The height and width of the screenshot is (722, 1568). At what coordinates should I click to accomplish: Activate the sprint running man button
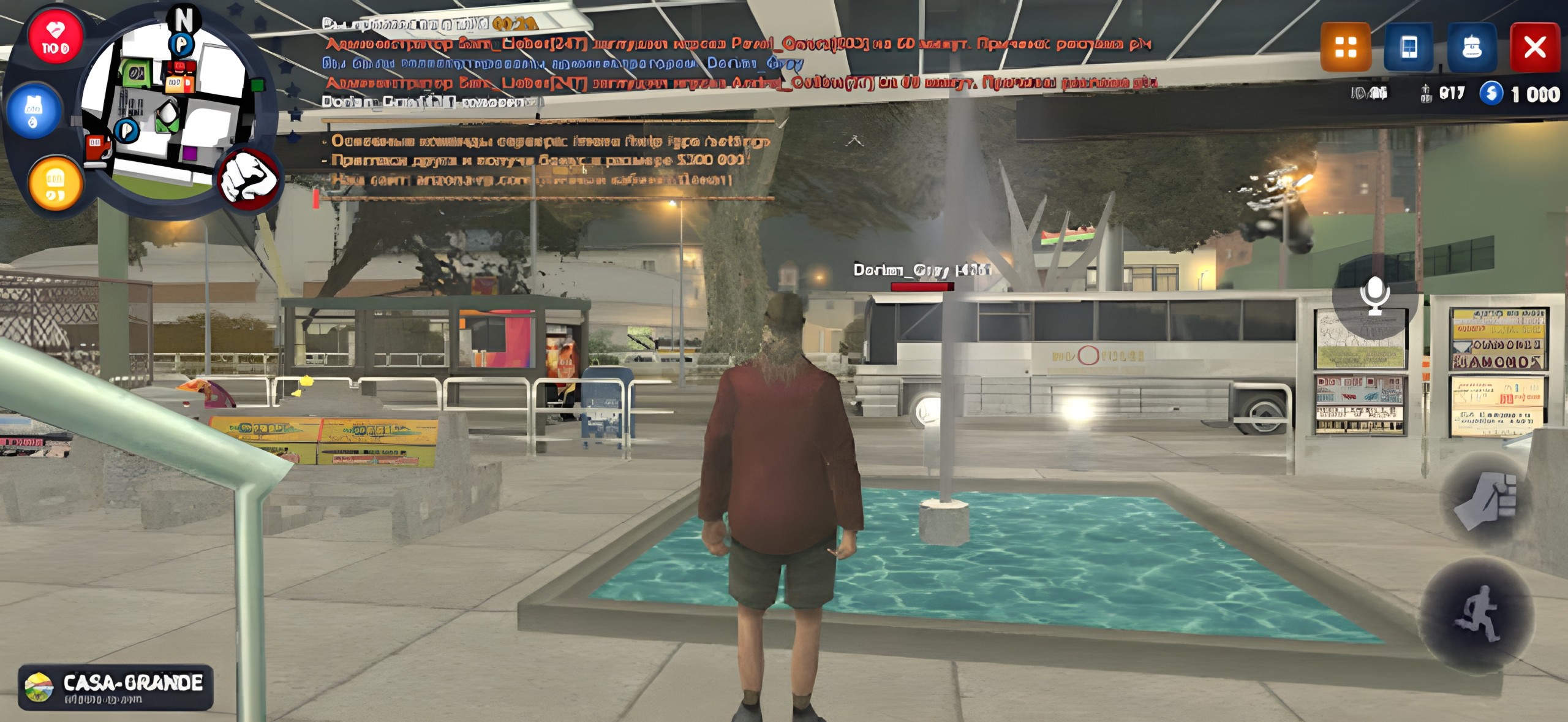[x=1477, y=615]
